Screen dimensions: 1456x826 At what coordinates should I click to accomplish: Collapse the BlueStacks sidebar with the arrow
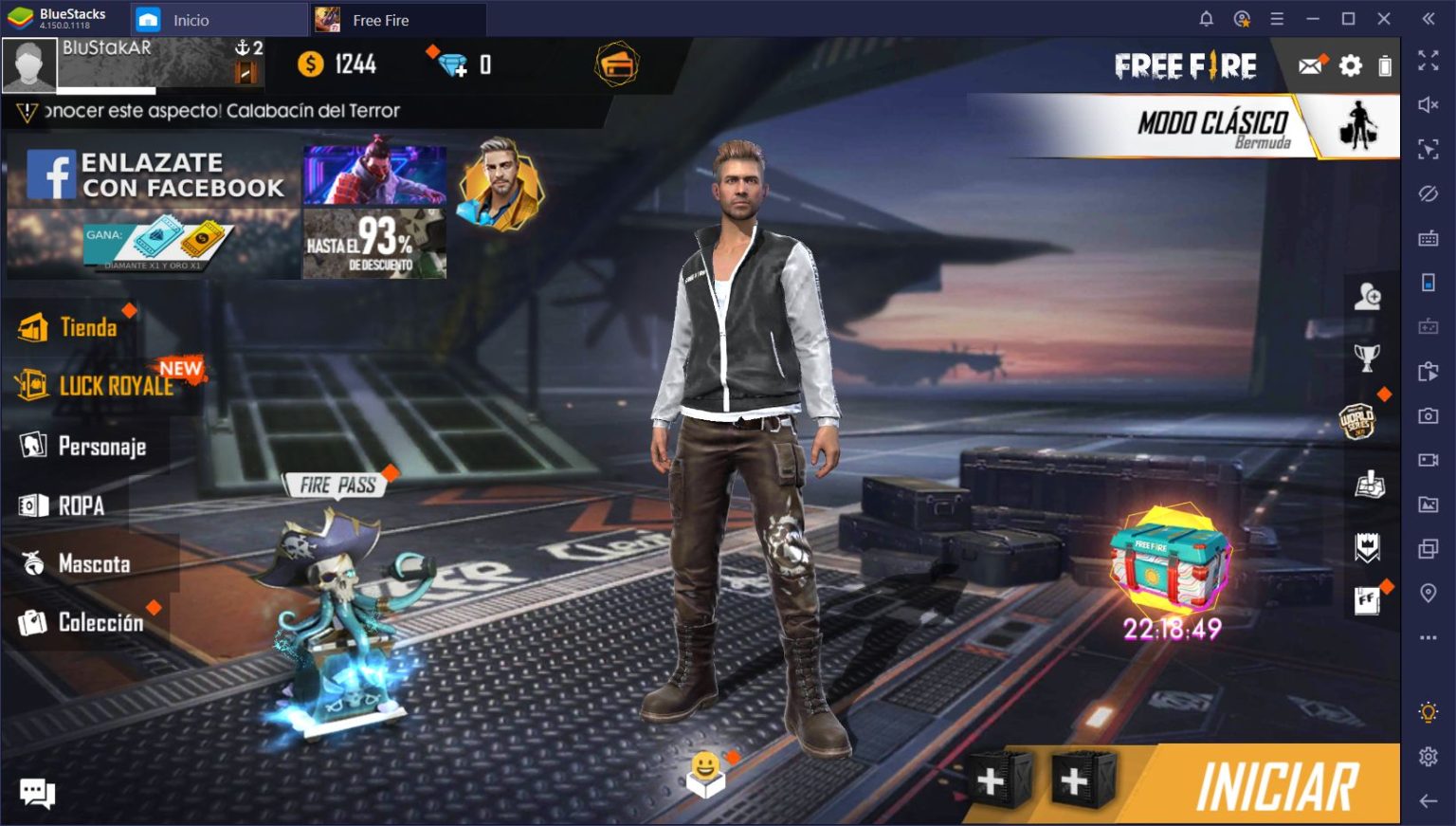1427,17
